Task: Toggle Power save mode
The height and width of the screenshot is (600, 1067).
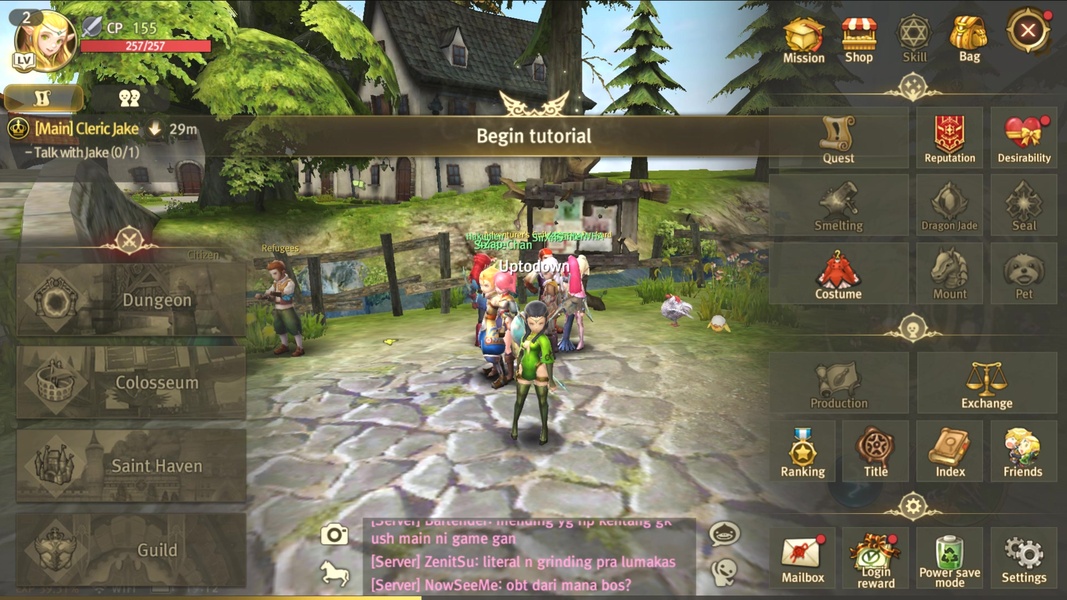Action: pos(949,558)
